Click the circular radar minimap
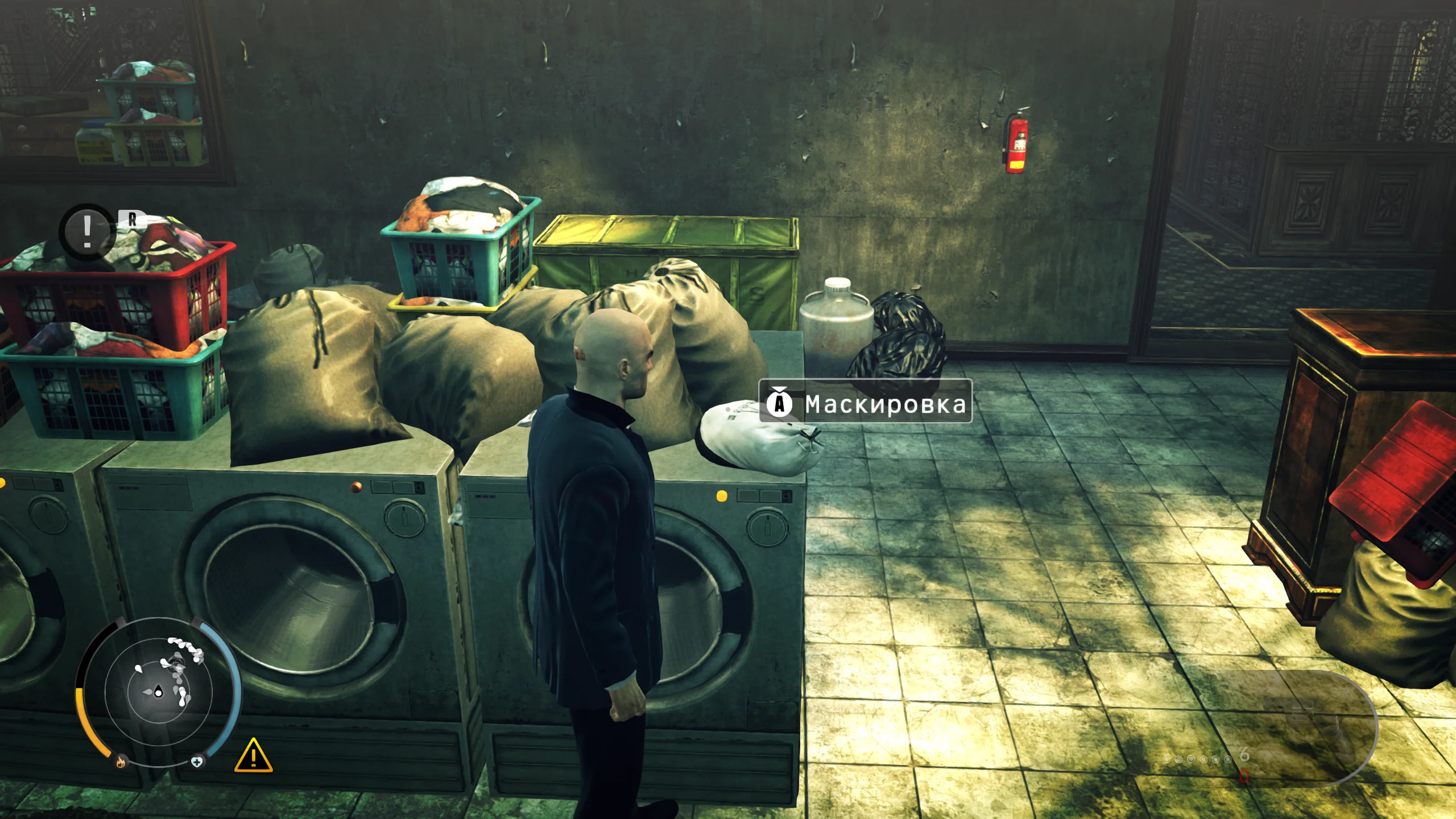The height and width of the screenshot is (819, 1456). pos(159,691)
